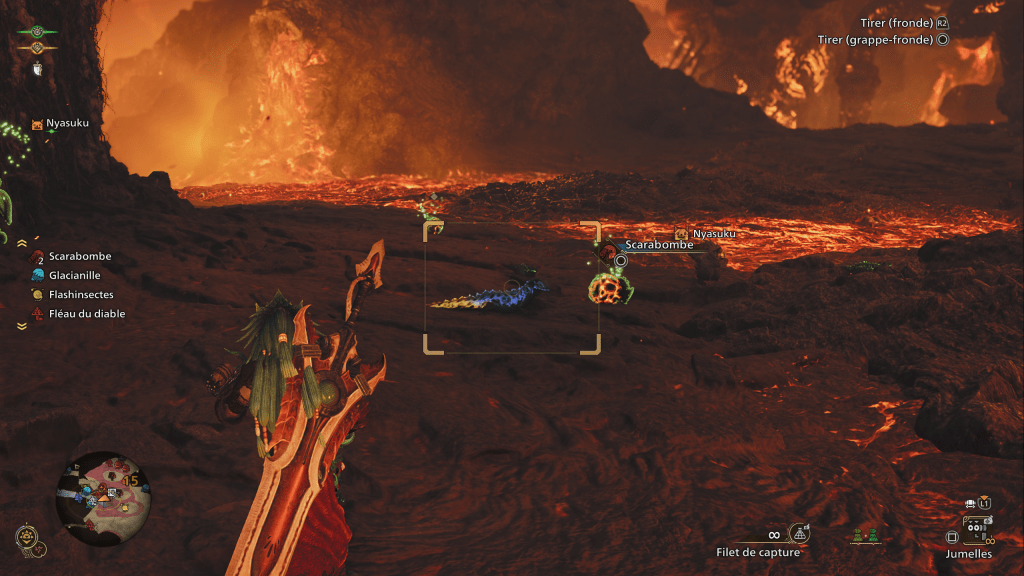
Task: Click the Scarabombe target marker icon
Action: [608, 251]
